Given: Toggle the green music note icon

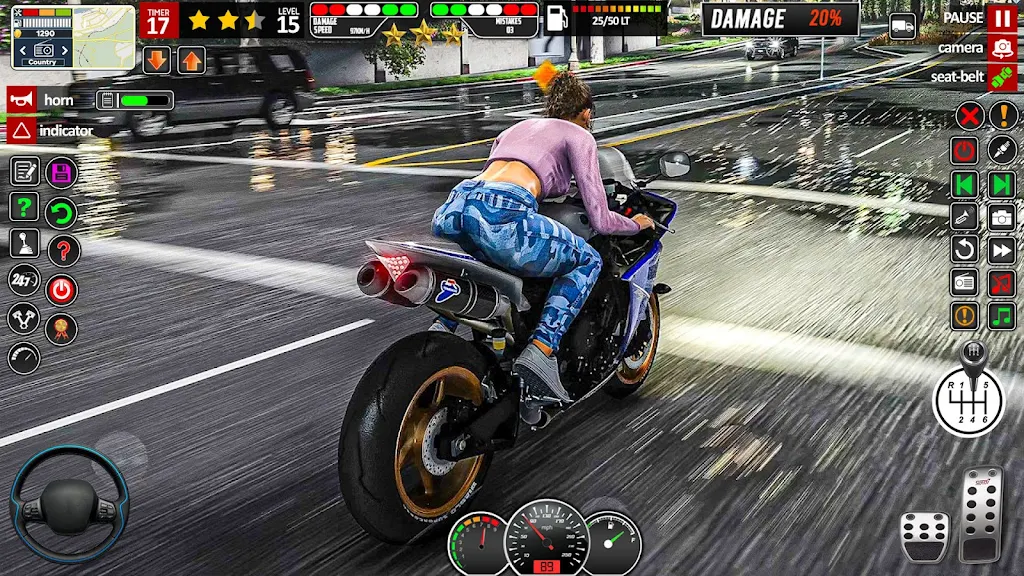Looking at the screenshot, I should point(1001,316).
